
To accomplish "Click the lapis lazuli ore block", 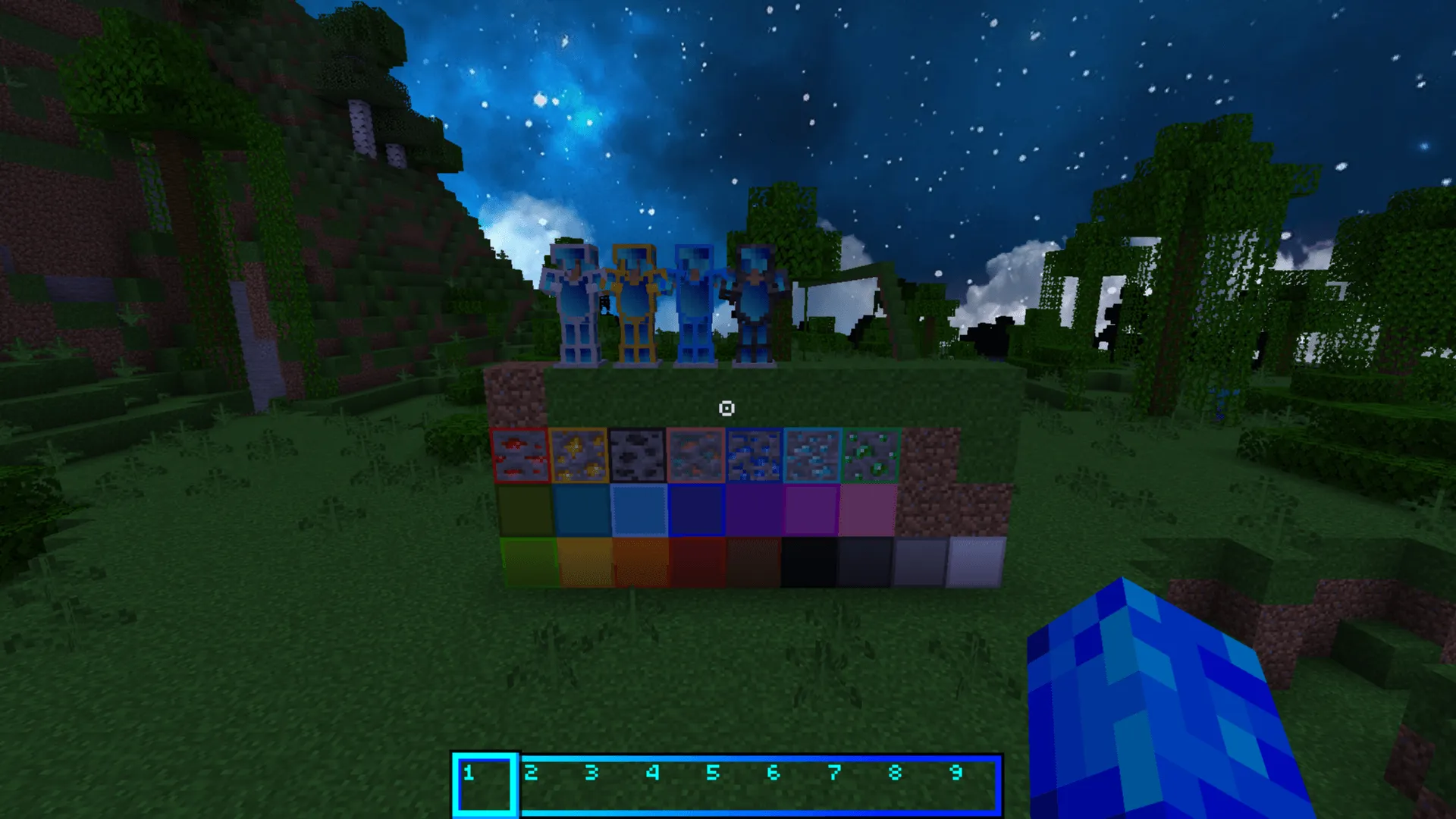I will click(x=752, y=455).
